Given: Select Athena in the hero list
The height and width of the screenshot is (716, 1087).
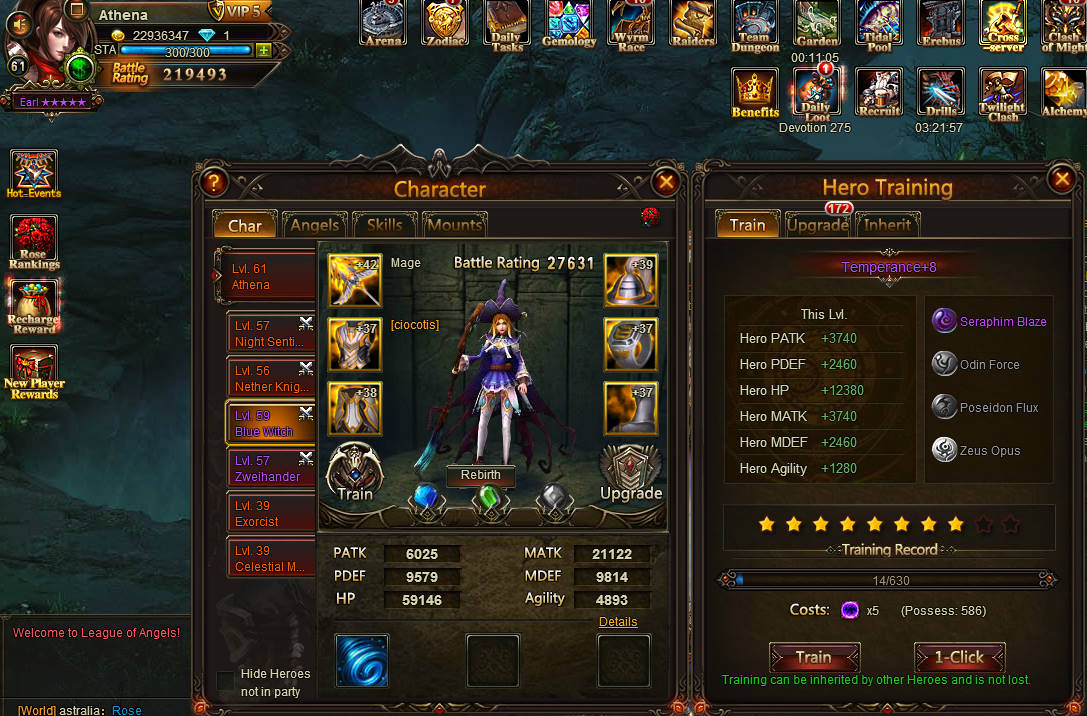Looking at the screenshot, I should pyautogui.click(x=265, y=277).
